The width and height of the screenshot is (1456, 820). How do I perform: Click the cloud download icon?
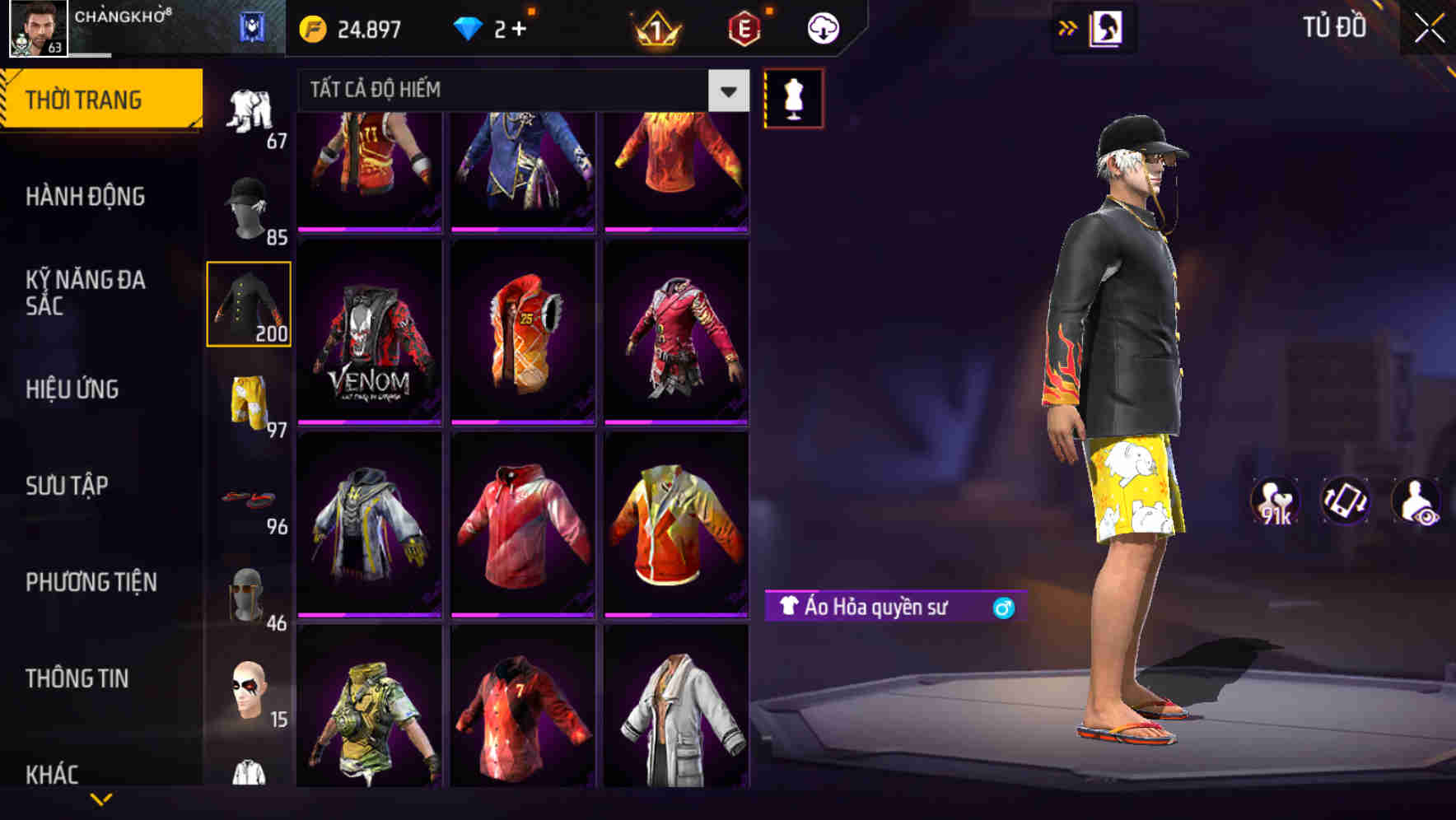[822, 26]
